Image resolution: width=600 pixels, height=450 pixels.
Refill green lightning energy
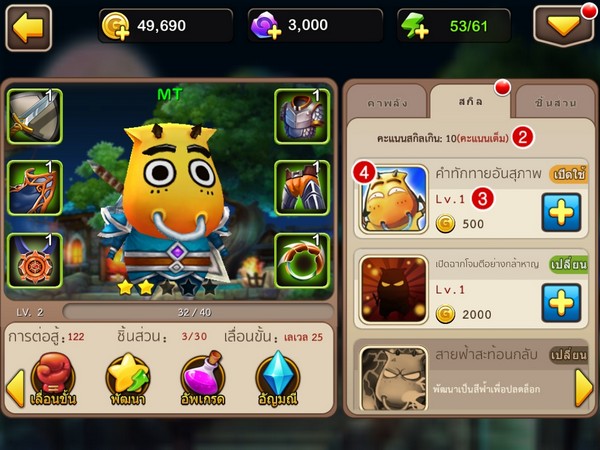click(x=416, y=28)
